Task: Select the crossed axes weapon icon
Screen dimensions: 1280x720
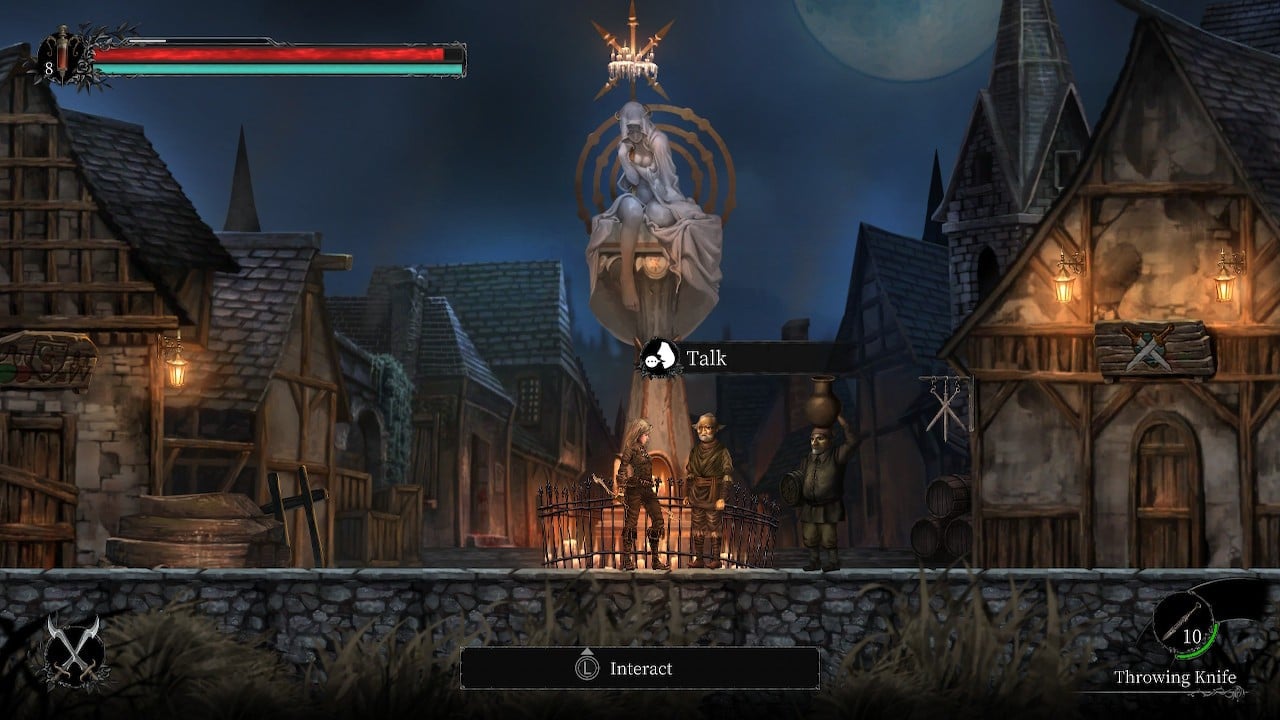Action: (71, 650)
